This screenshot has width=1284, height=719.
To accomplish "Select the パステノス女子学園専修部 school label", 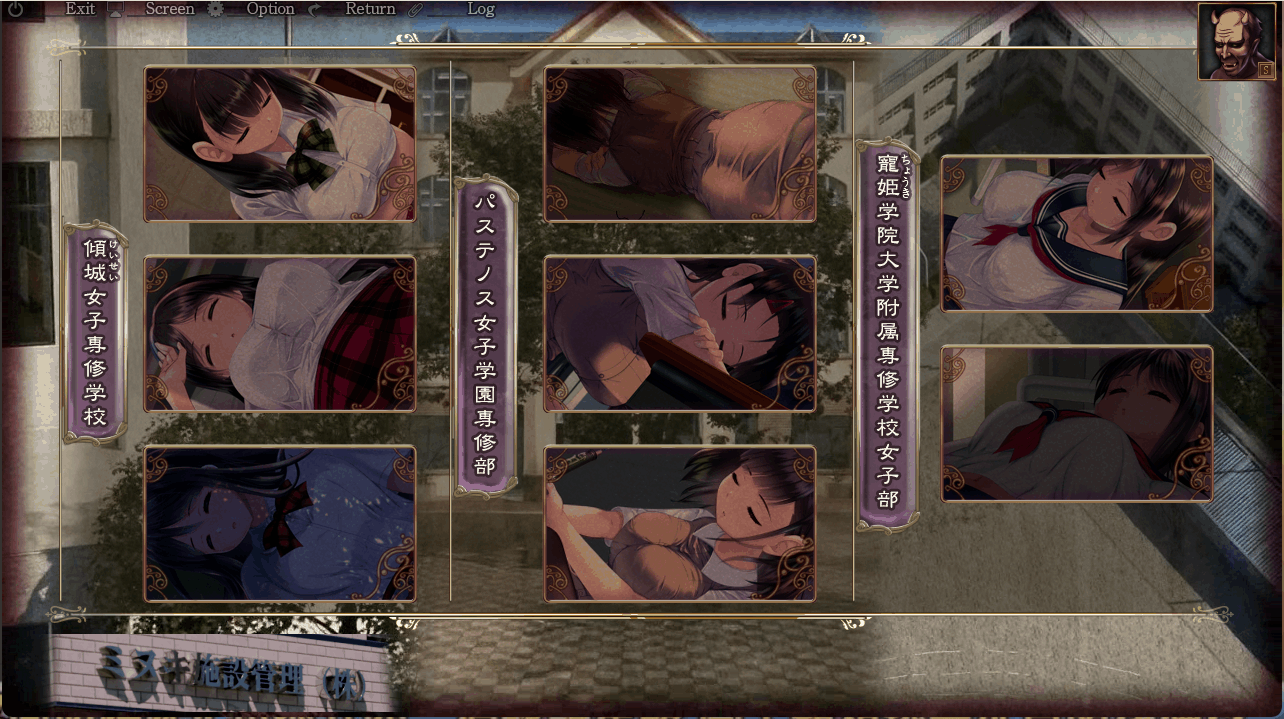I will pyautogui.click(x=486, y=336).
